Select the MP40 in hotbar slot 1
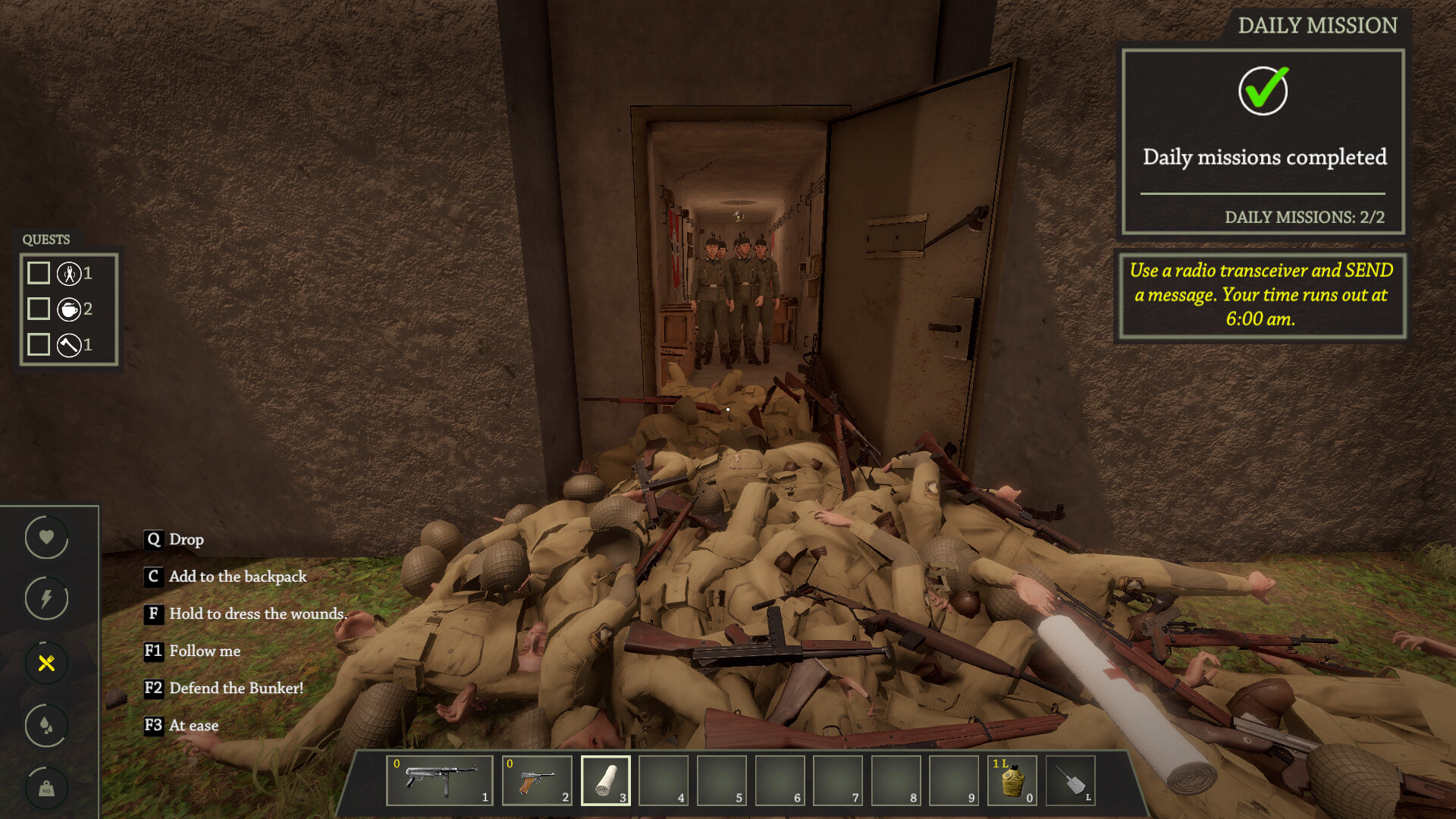 [x=441, y=780]
